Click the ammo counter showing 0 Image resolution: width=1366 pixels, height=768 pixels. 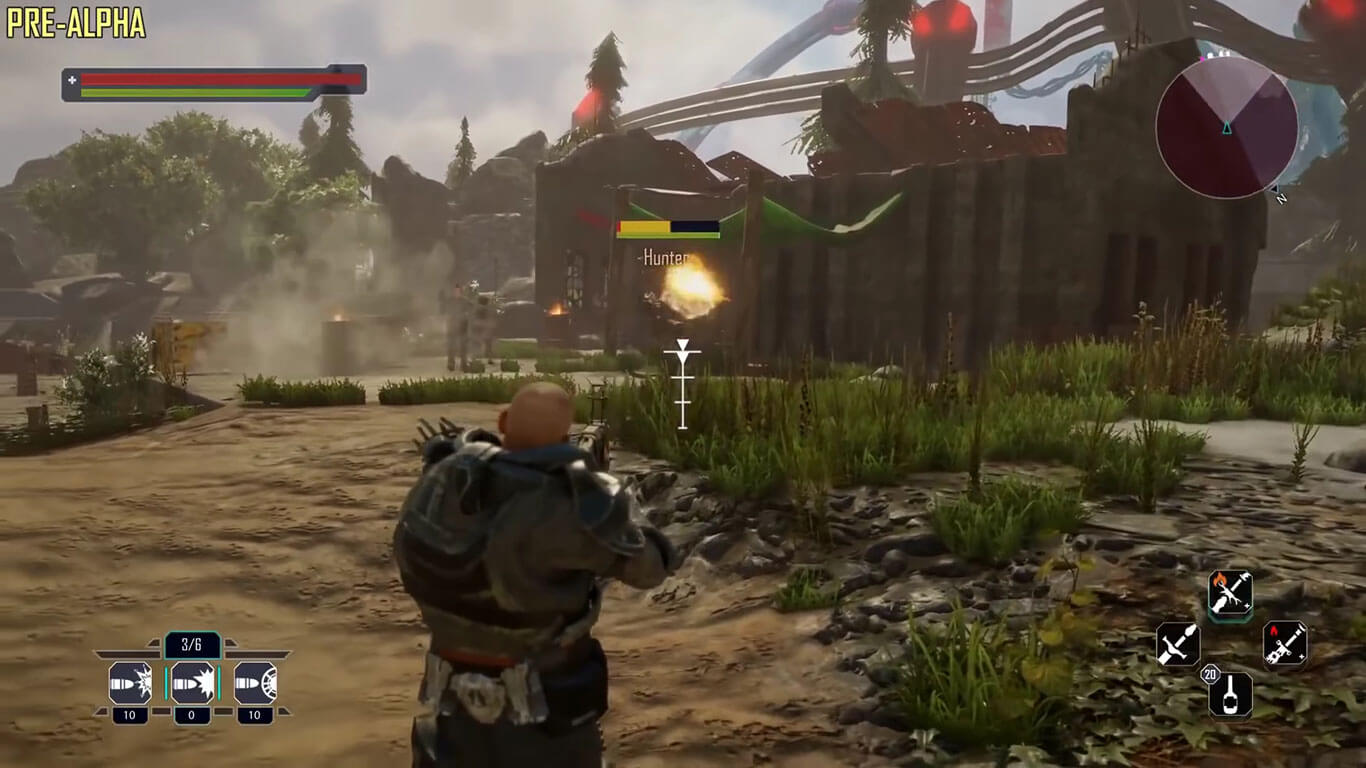click(x=191, y=713)
